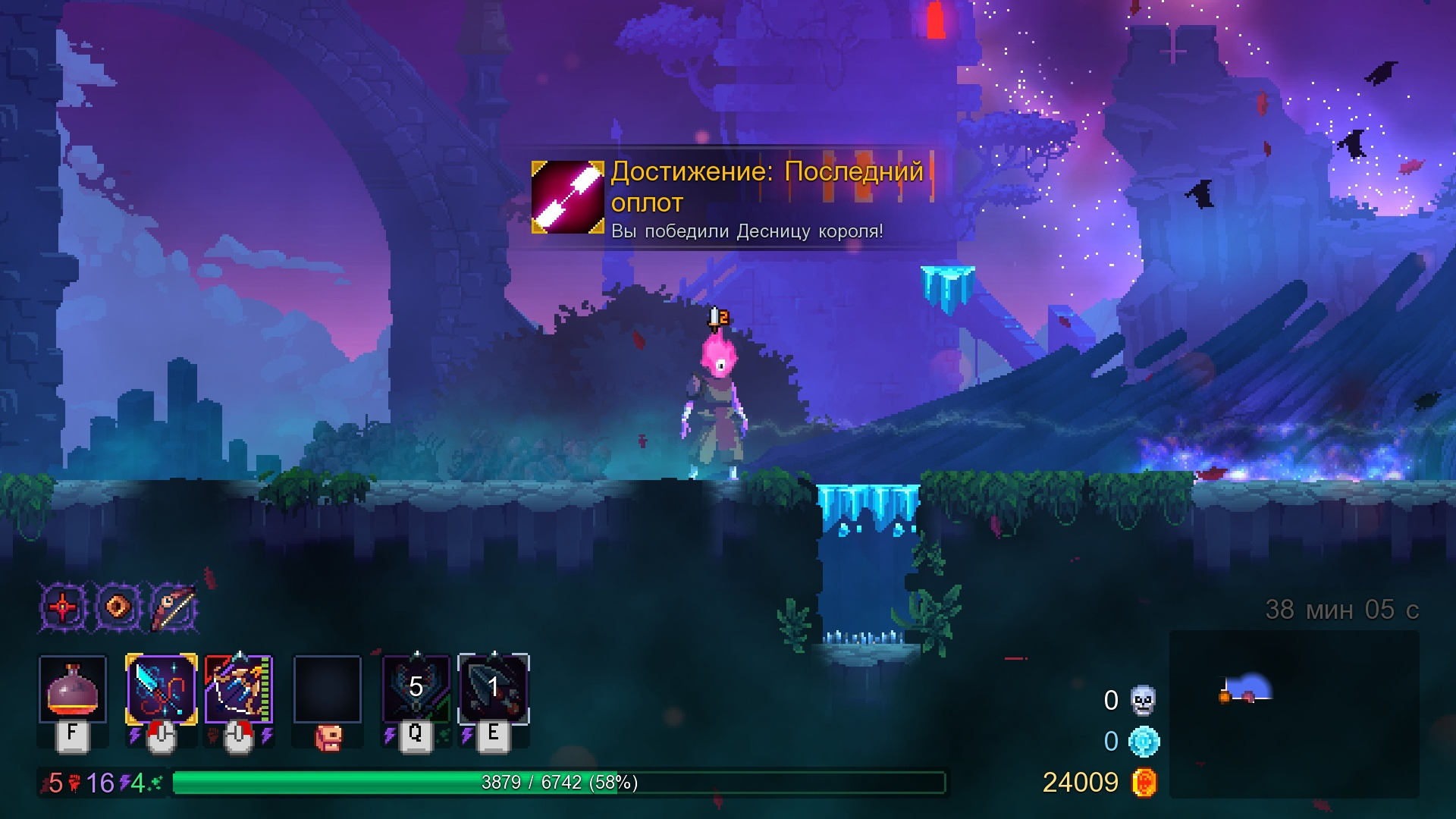The width and height of the screenshot is (1456, 819).
Task: Select the blue sword primary weapon slot
Action: (x=161, y=689)
